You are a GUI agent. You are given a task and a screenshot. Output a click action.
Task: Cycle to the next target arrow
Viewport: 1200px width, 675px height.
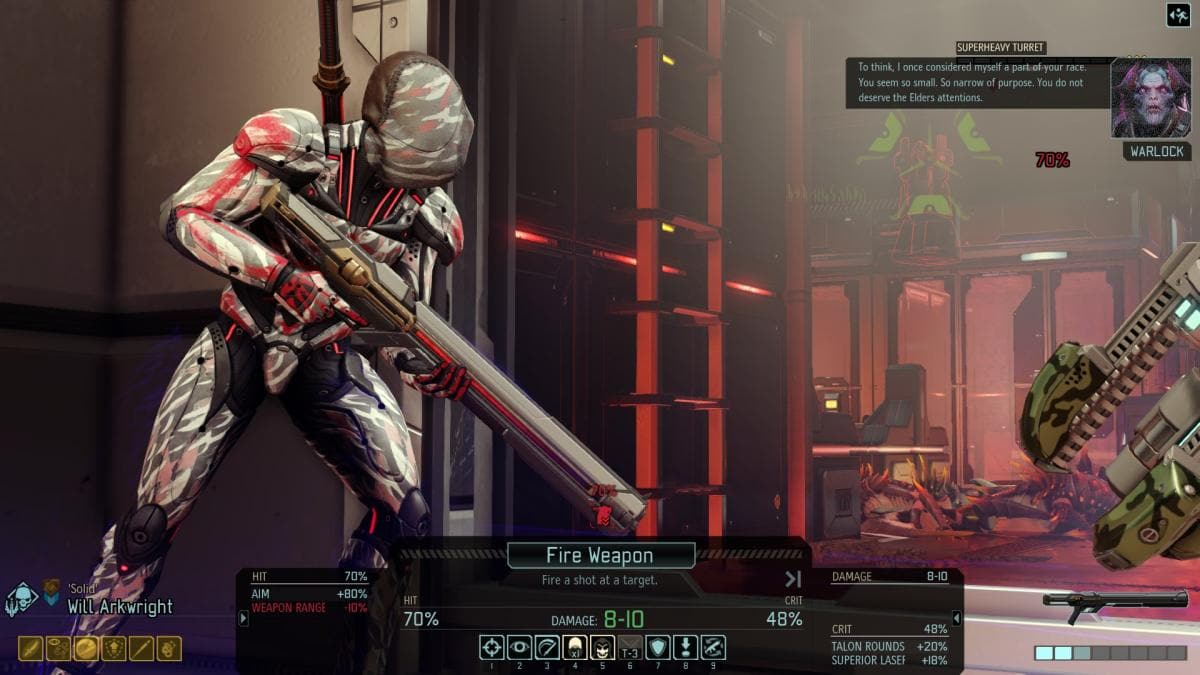point(793,579)
